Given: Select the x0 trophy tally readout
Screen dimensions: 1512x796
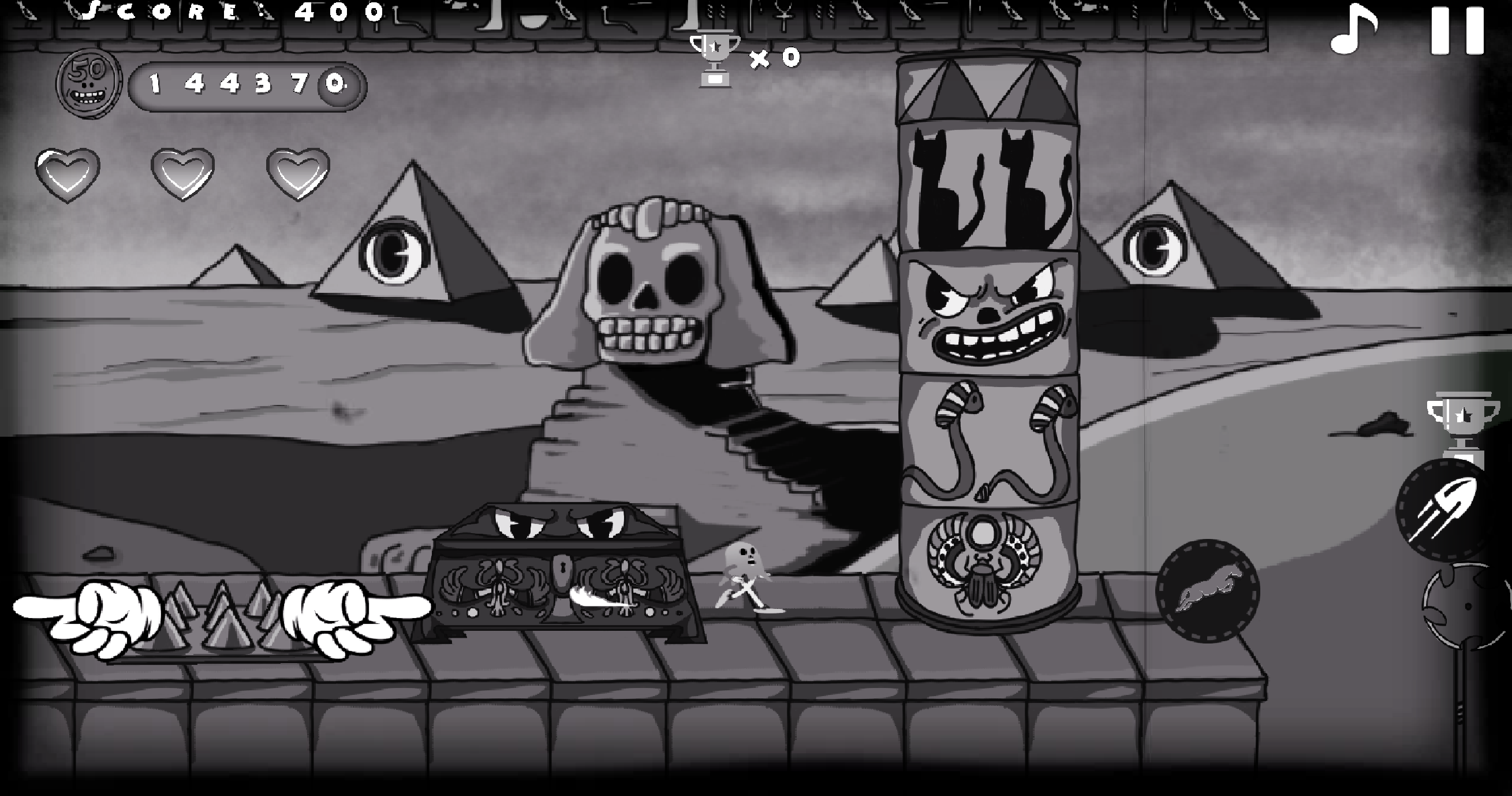Looking at the screenshot, I should click(773, 58).
